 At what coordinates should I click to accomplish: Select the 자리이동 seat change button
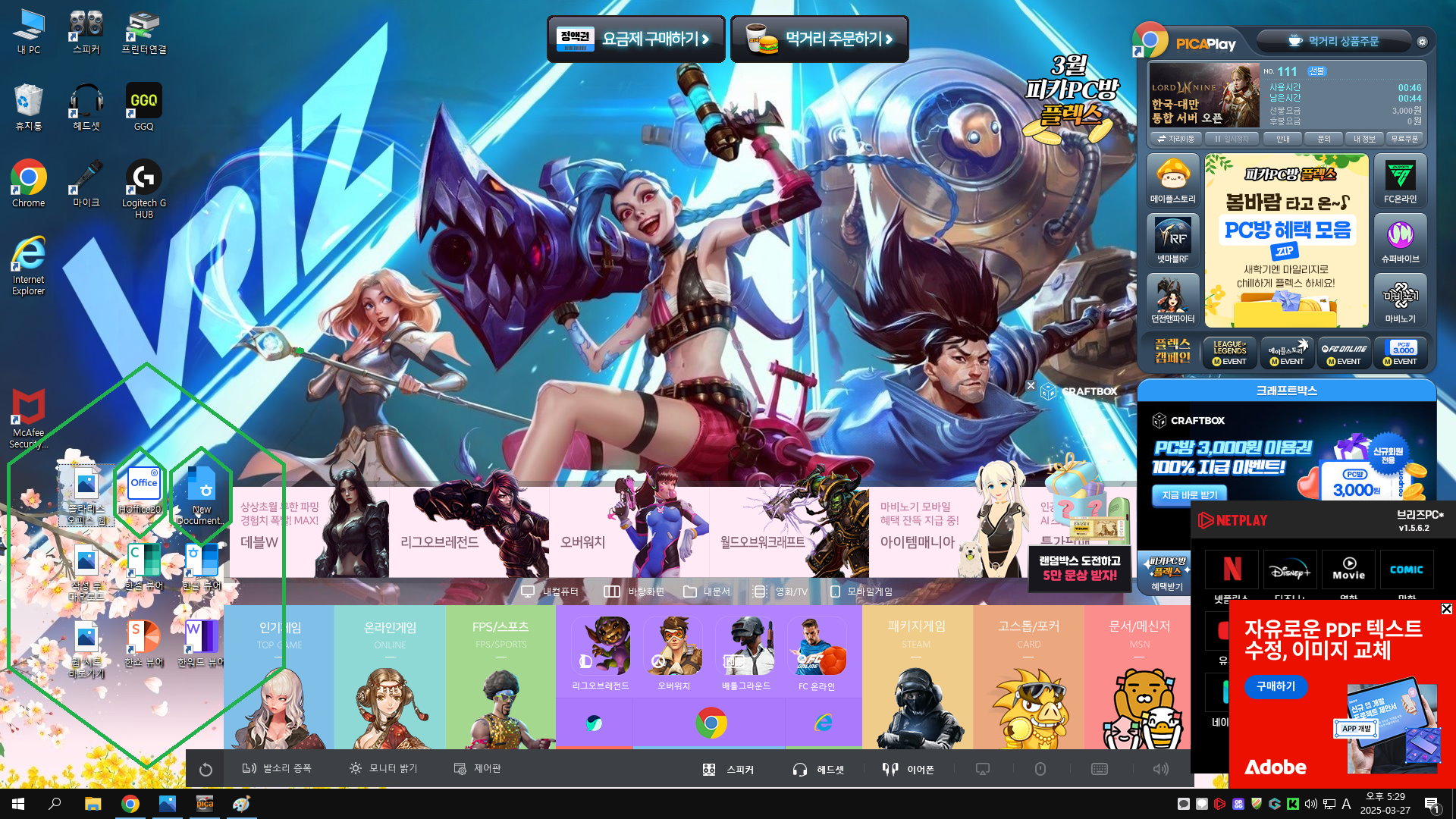tap(1175, 139)
